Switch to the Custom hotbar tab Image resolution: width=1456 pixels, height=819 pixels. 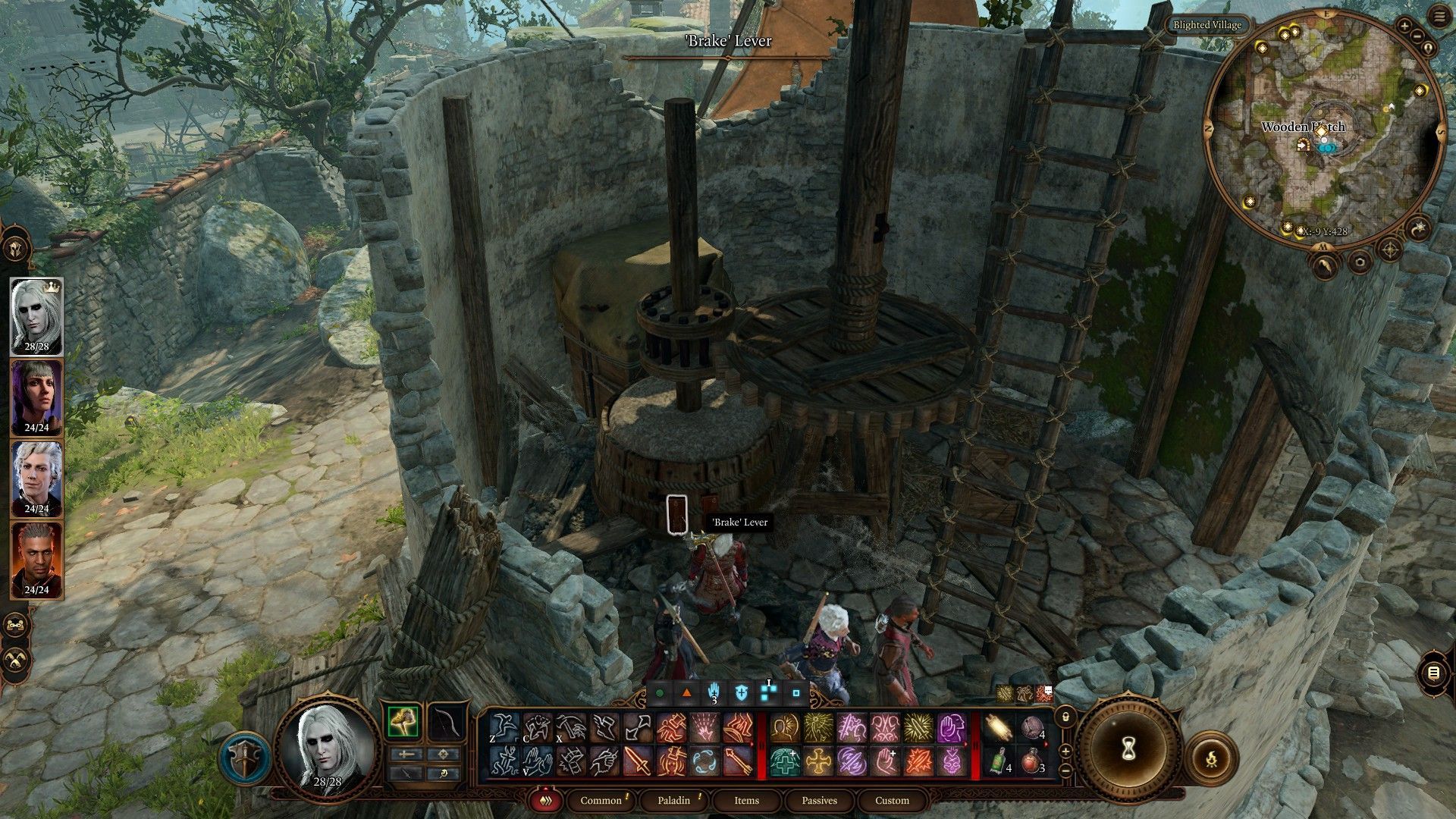[892, 800]
